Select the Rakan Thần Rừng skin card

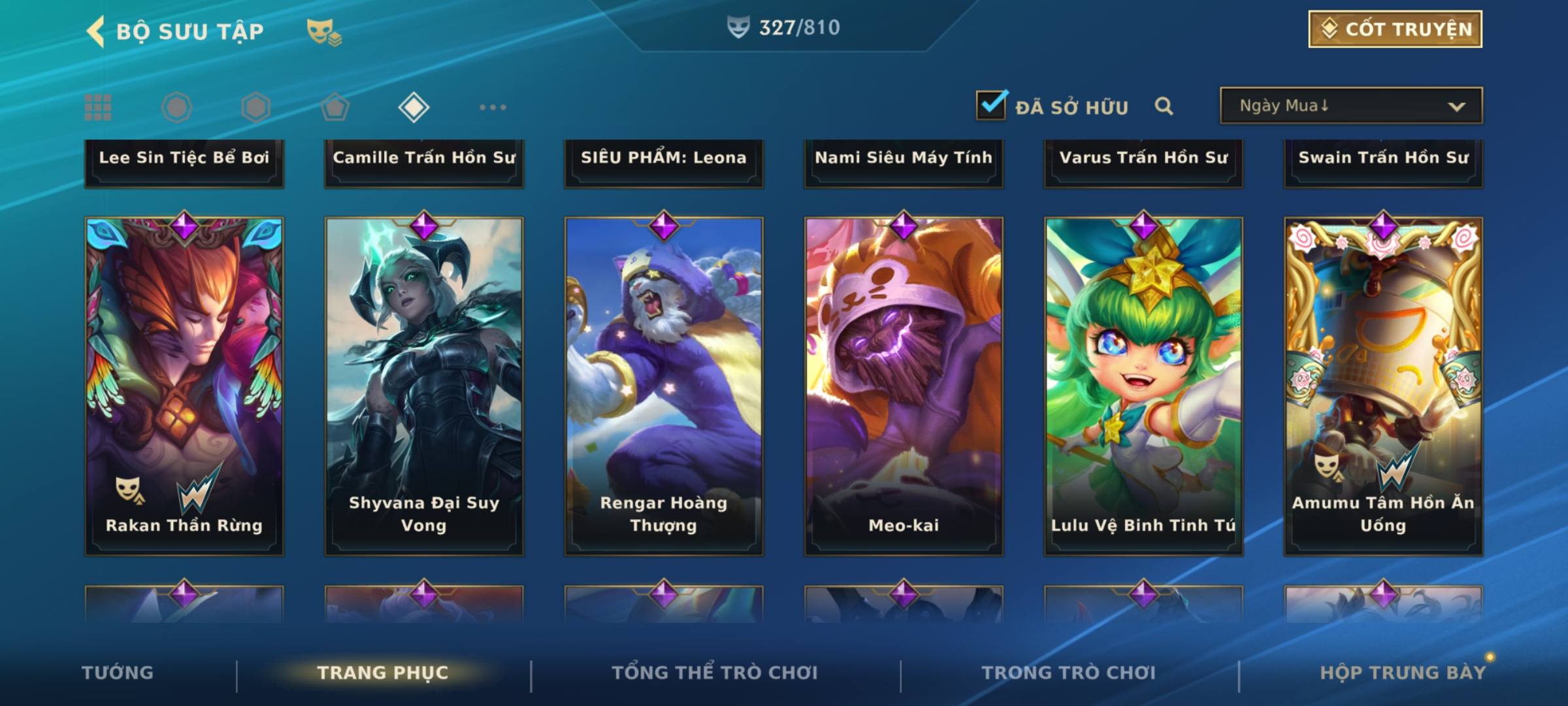coord(184,386)
